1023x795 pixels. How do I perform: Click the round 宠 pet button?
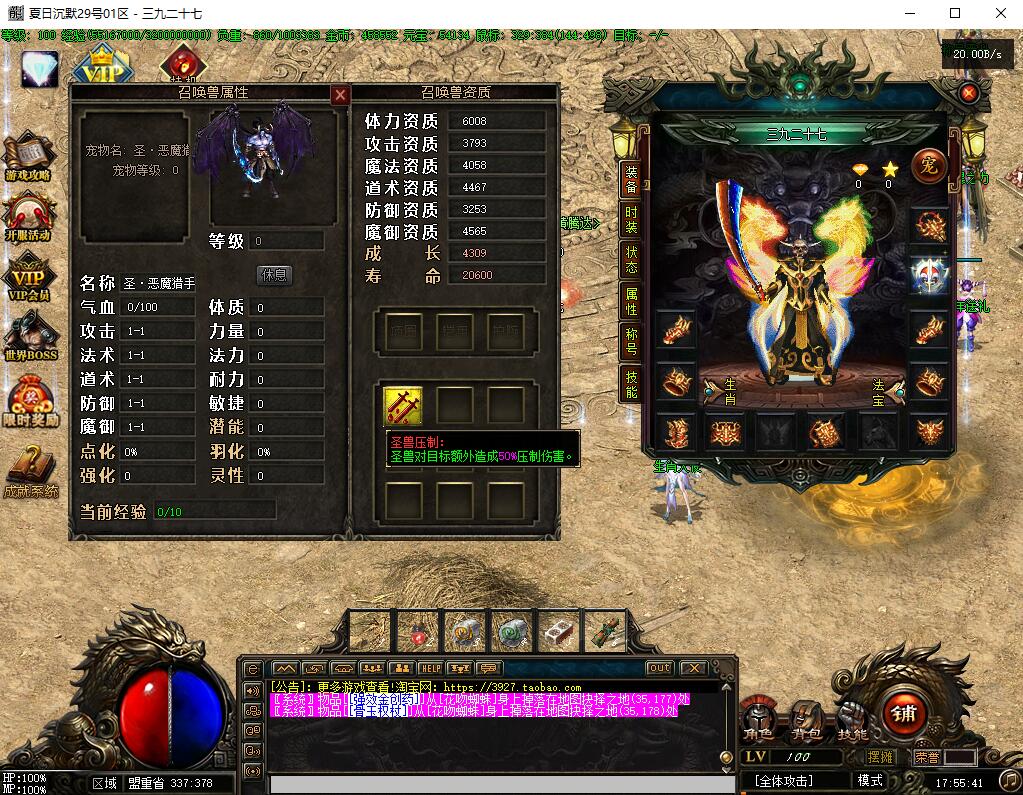(929, 166)
